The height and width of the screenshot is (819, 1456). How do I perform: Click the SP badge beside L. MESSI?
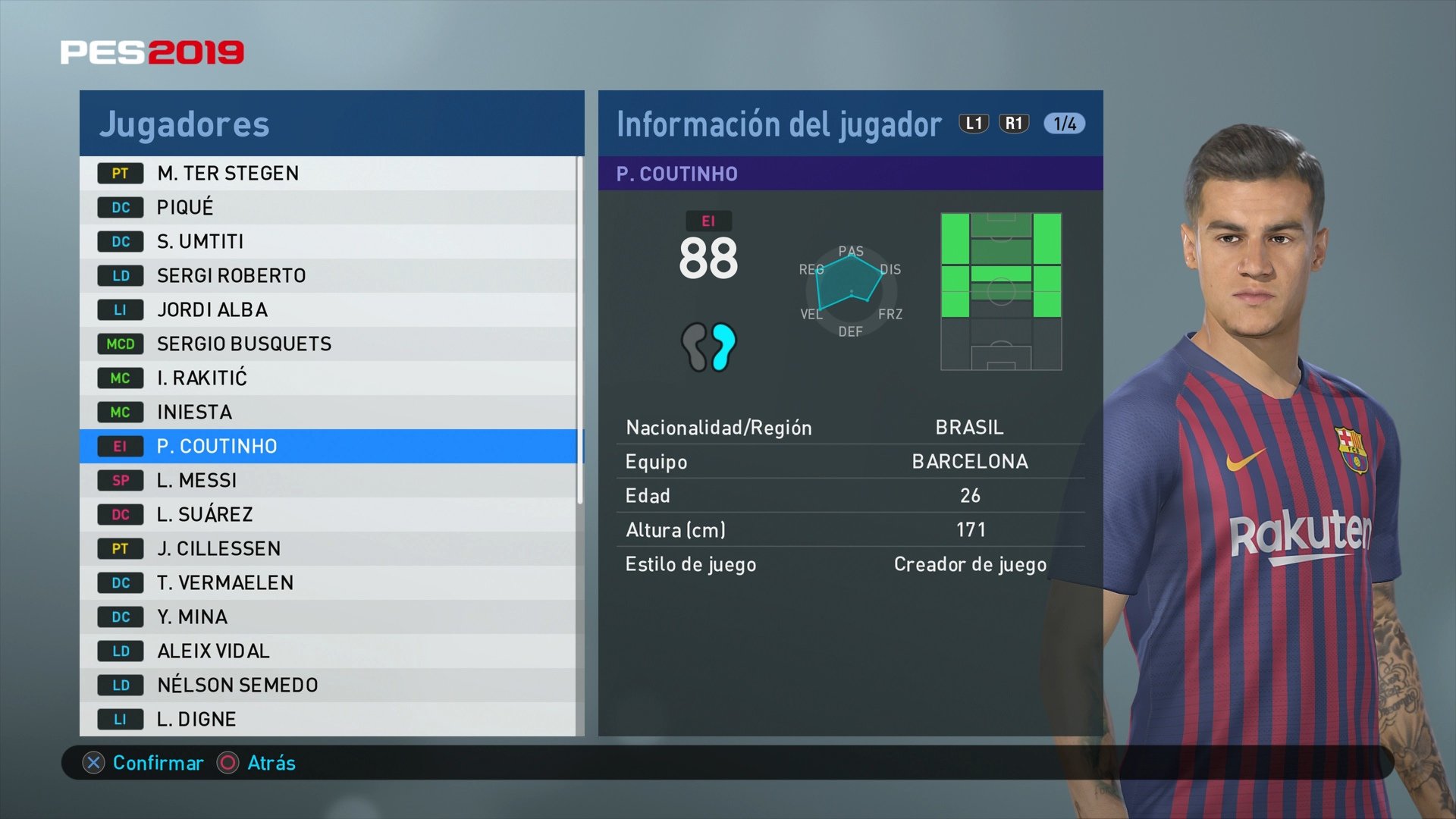tap(120, 480)
